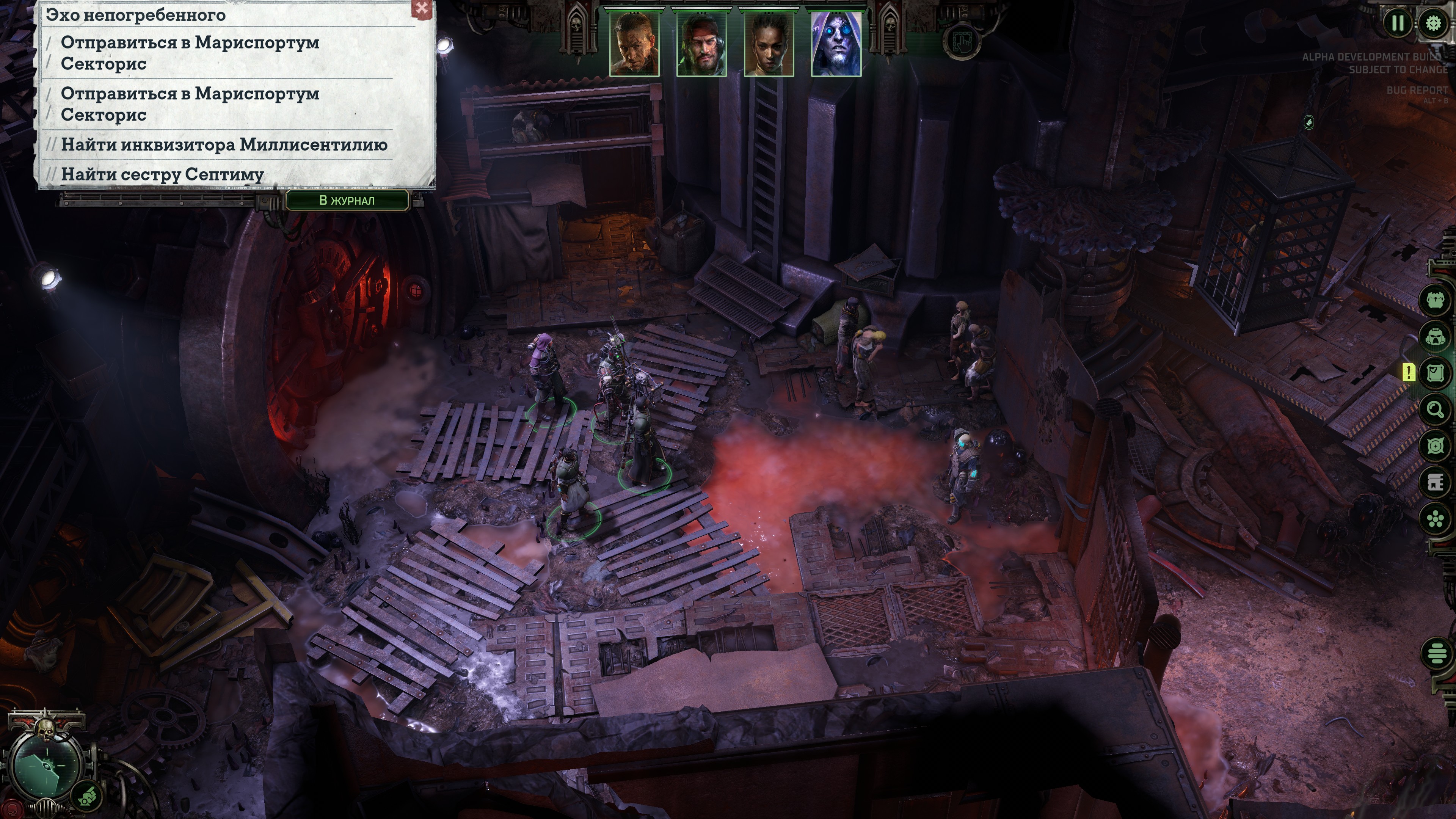Activate the select-all party hand icon
The width and height of the screenshot is (1456, 819).
click(x=962, y=41)
